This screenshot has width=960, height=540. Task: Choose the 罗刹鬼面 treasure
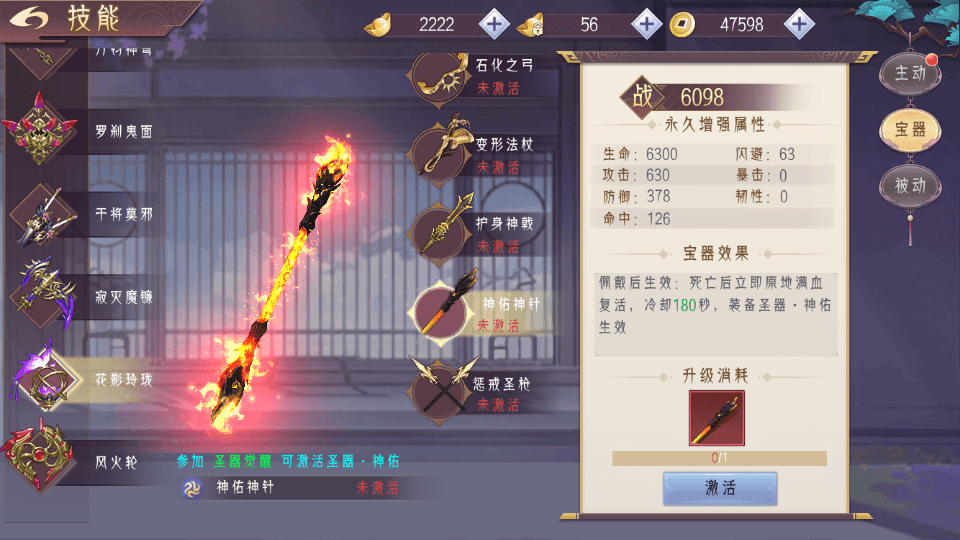click(x=90, y=132)
